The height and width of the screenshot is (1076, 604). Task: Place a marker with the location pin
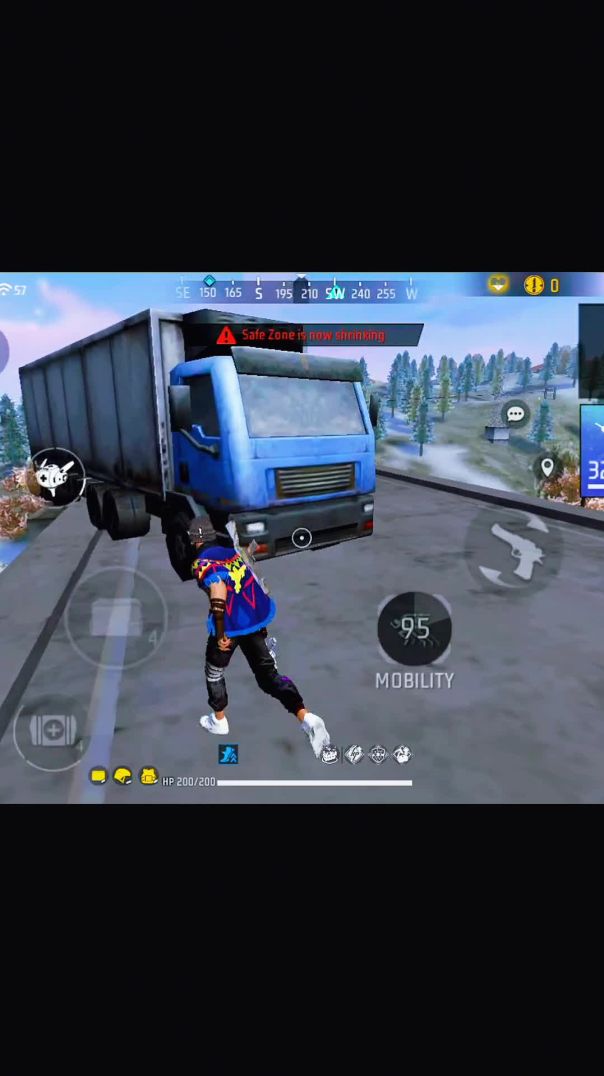[x=547, y=467]
